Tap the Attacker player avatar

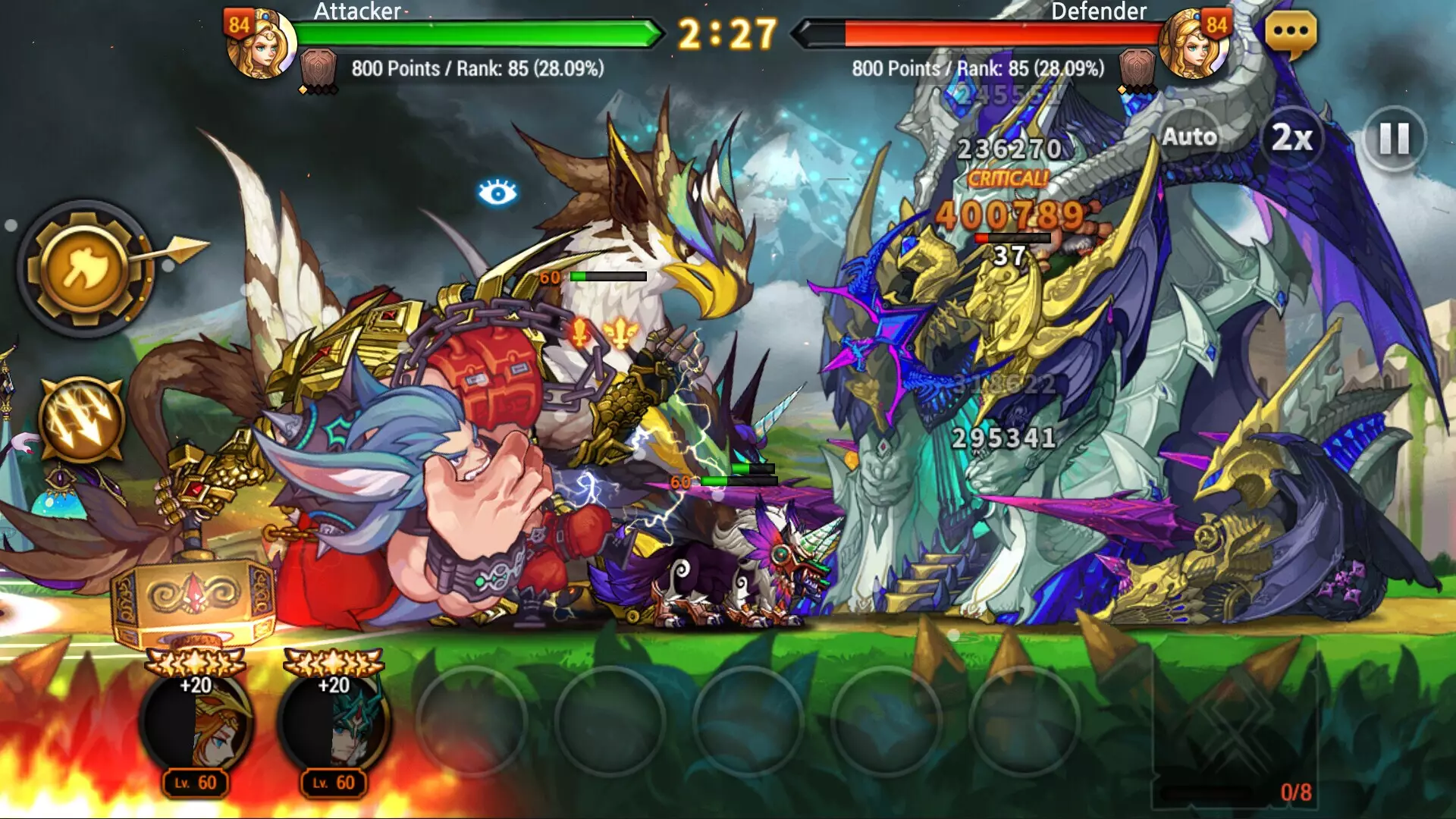tap(262, 44)
